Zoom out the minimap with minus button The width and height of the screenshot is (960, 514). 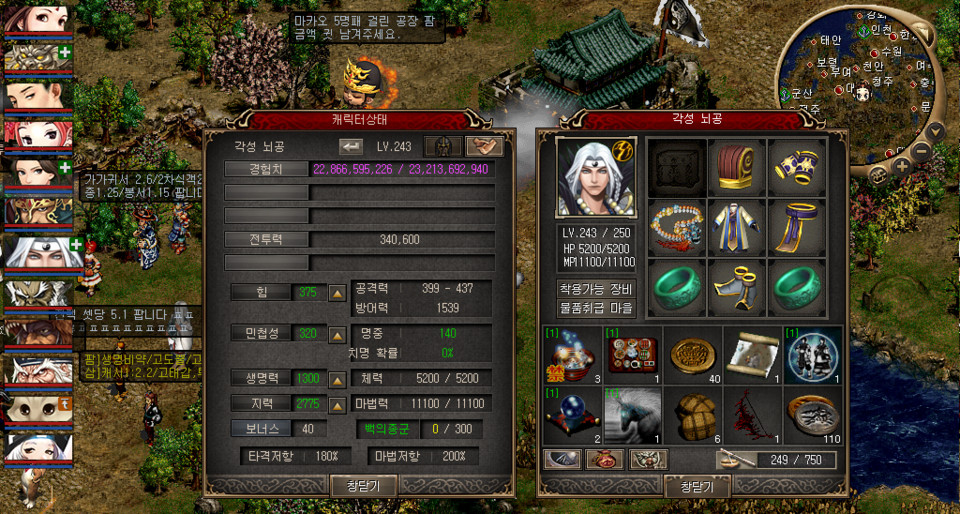(x=924, y=152)
